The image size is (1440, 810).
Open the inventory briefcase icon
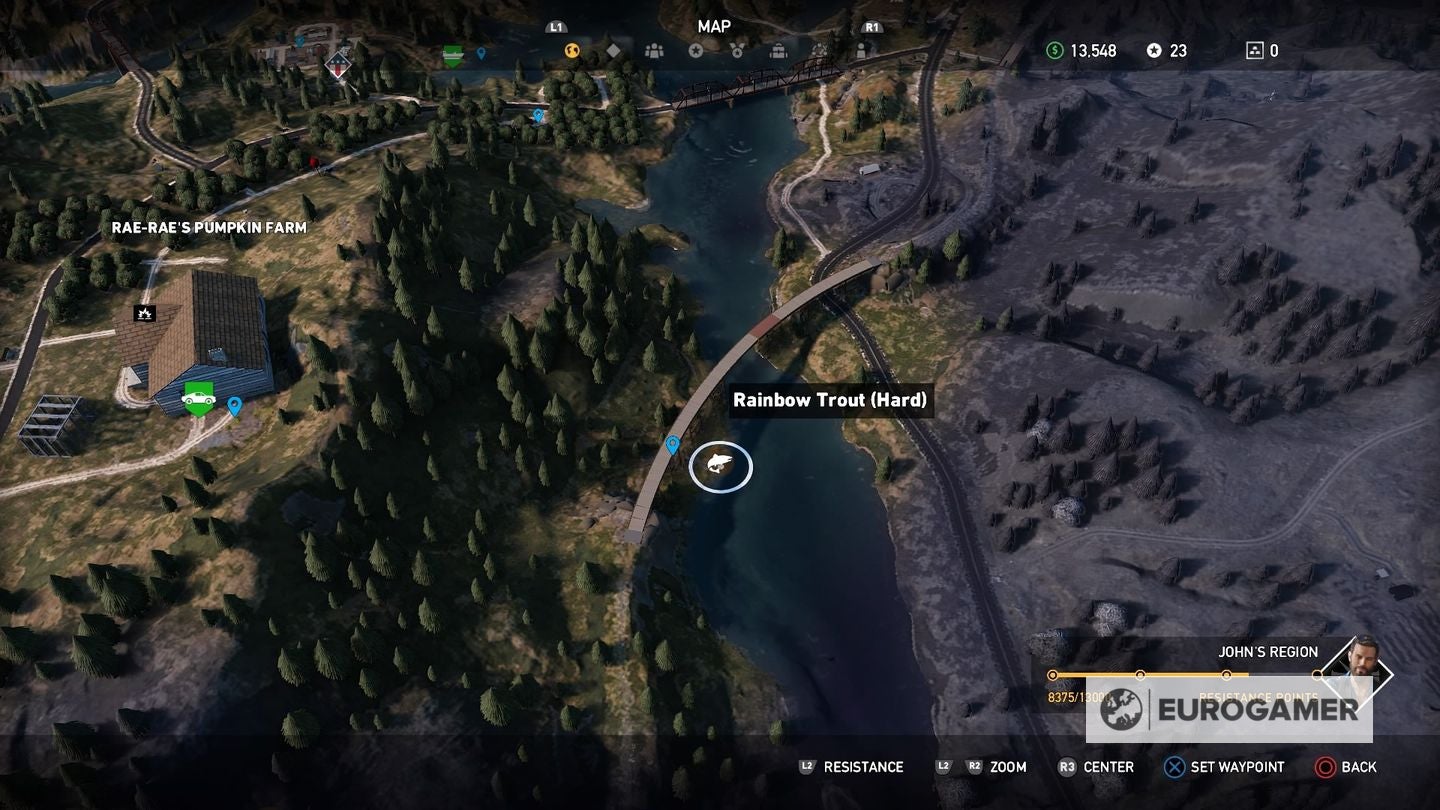pyautogui.click(x=778, y=50)
